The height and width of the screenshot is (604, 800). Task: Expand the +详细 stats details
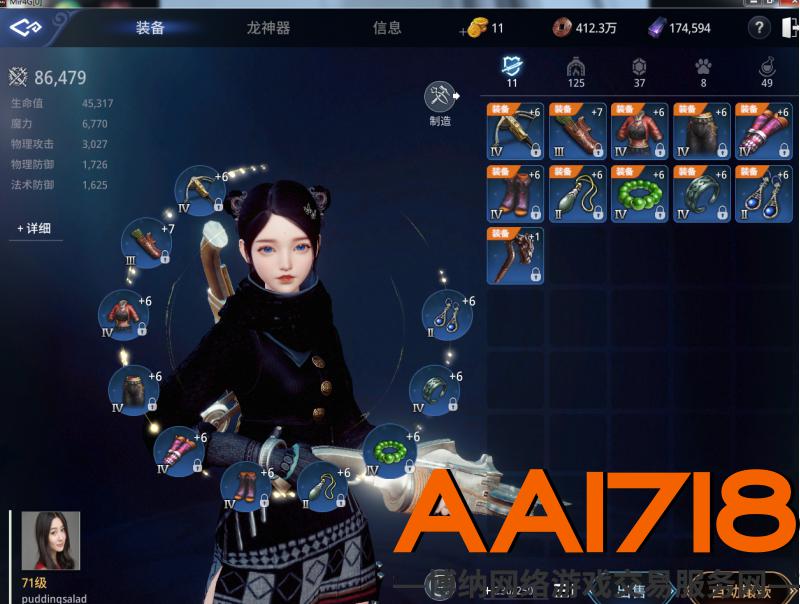pyautogui.click(x=33, y=229)
